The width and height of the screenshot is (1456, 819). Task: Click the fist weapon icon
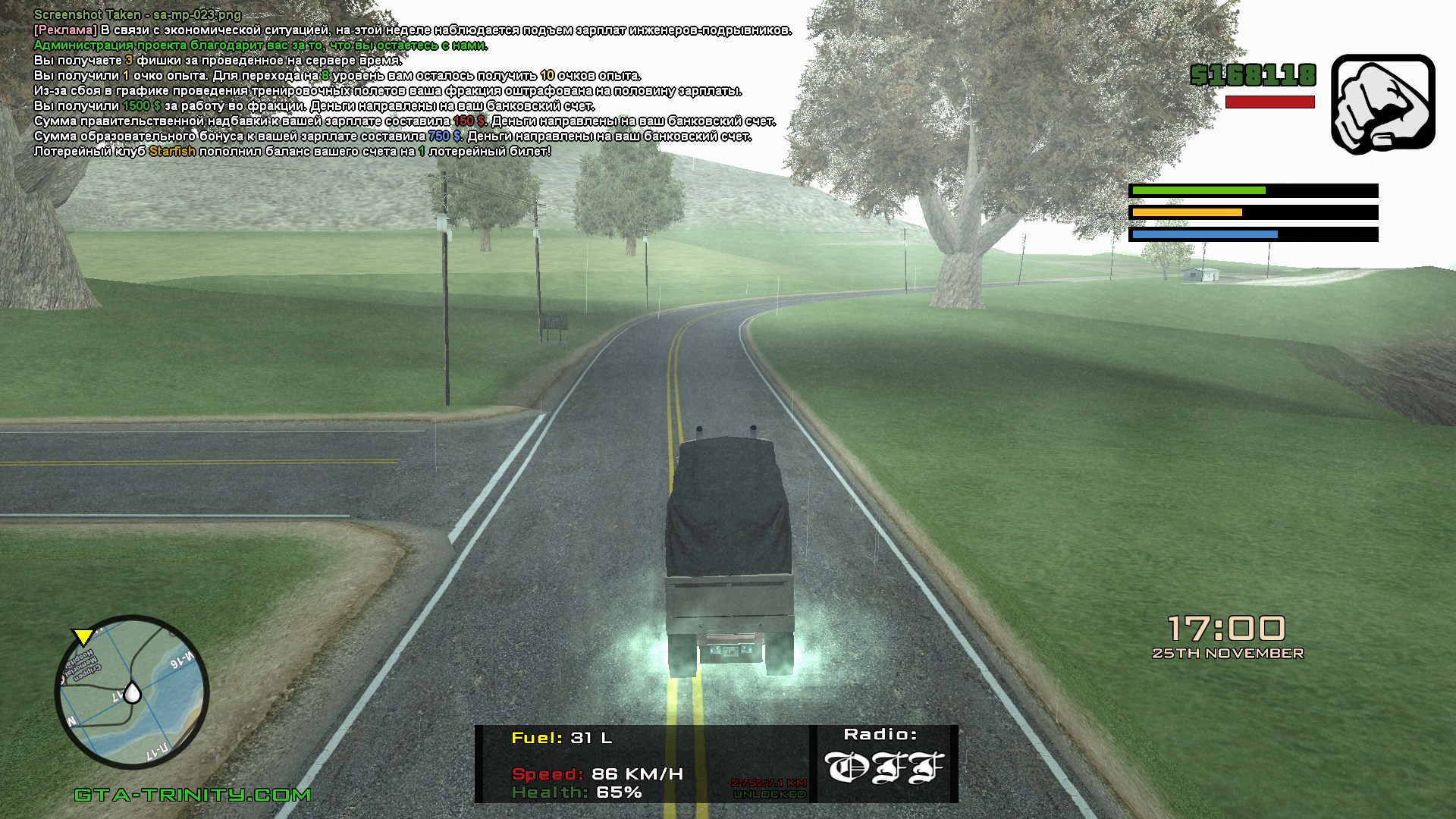point(1382,104)
